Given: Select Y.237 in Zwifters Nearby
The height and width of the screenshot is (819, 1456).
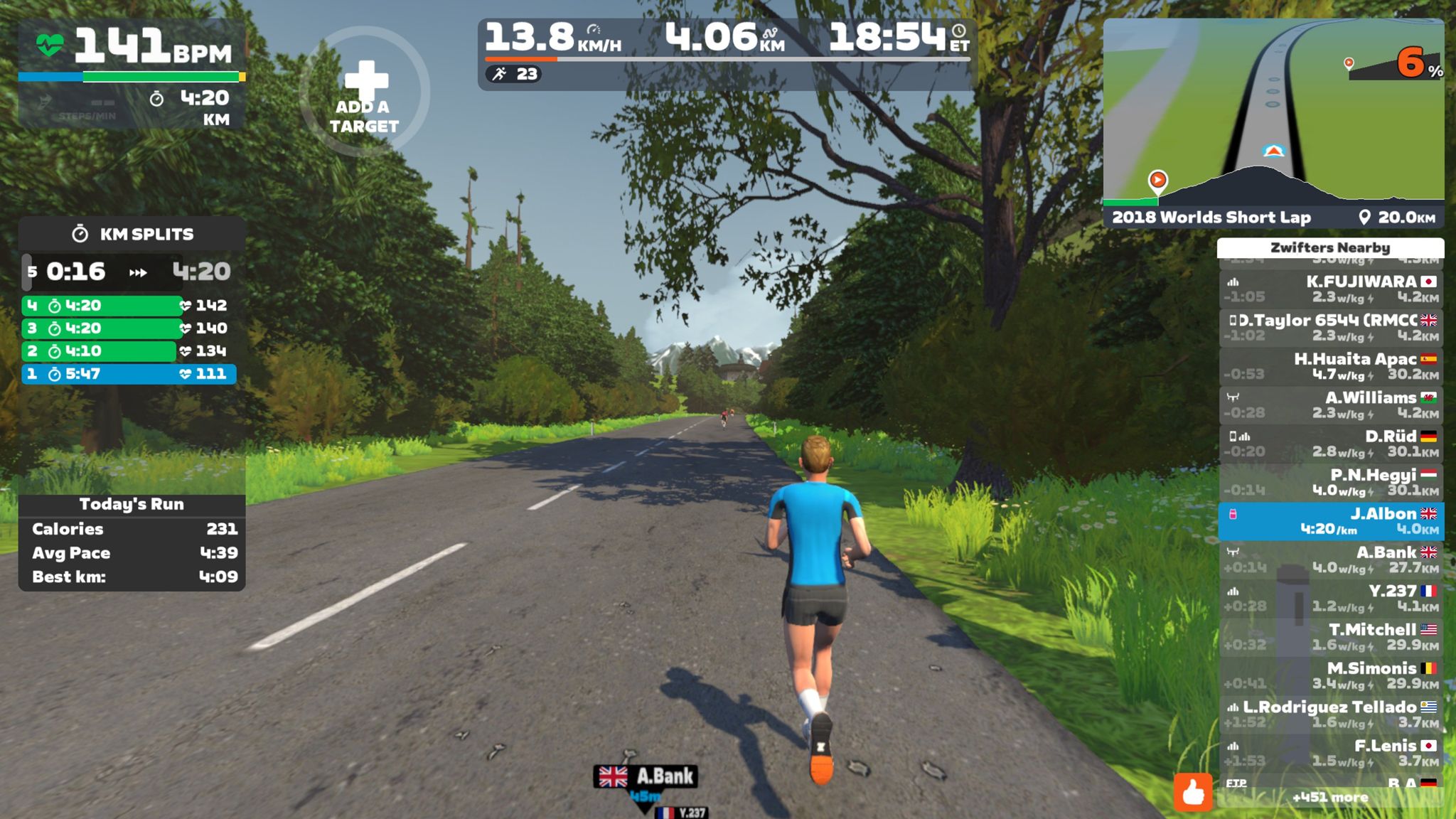Looking at the screenshot, I should coord(1330,598).
